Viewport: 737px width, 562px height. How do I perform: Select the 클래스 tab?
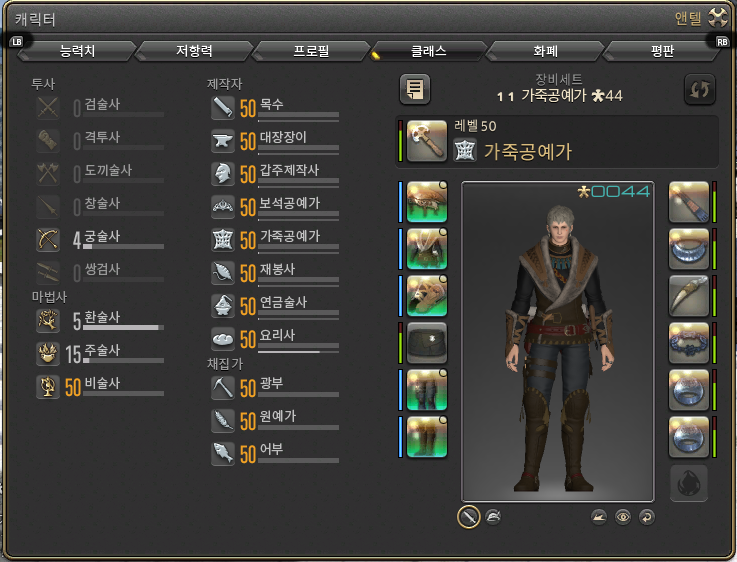click(429, 50)
